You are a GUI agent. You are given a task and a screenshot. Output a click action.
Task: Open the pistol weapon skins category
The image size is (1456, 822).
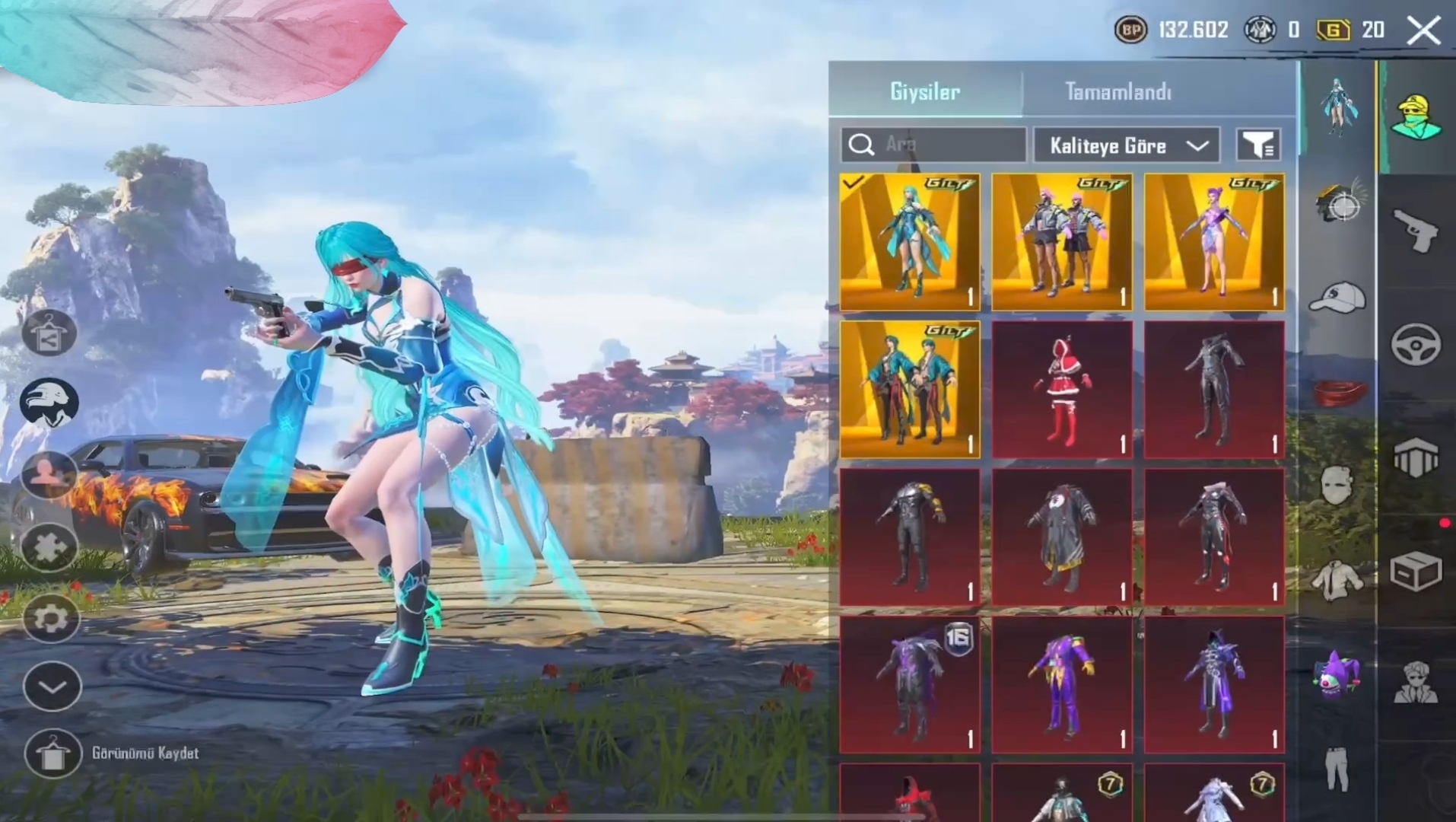point(1415,229)
